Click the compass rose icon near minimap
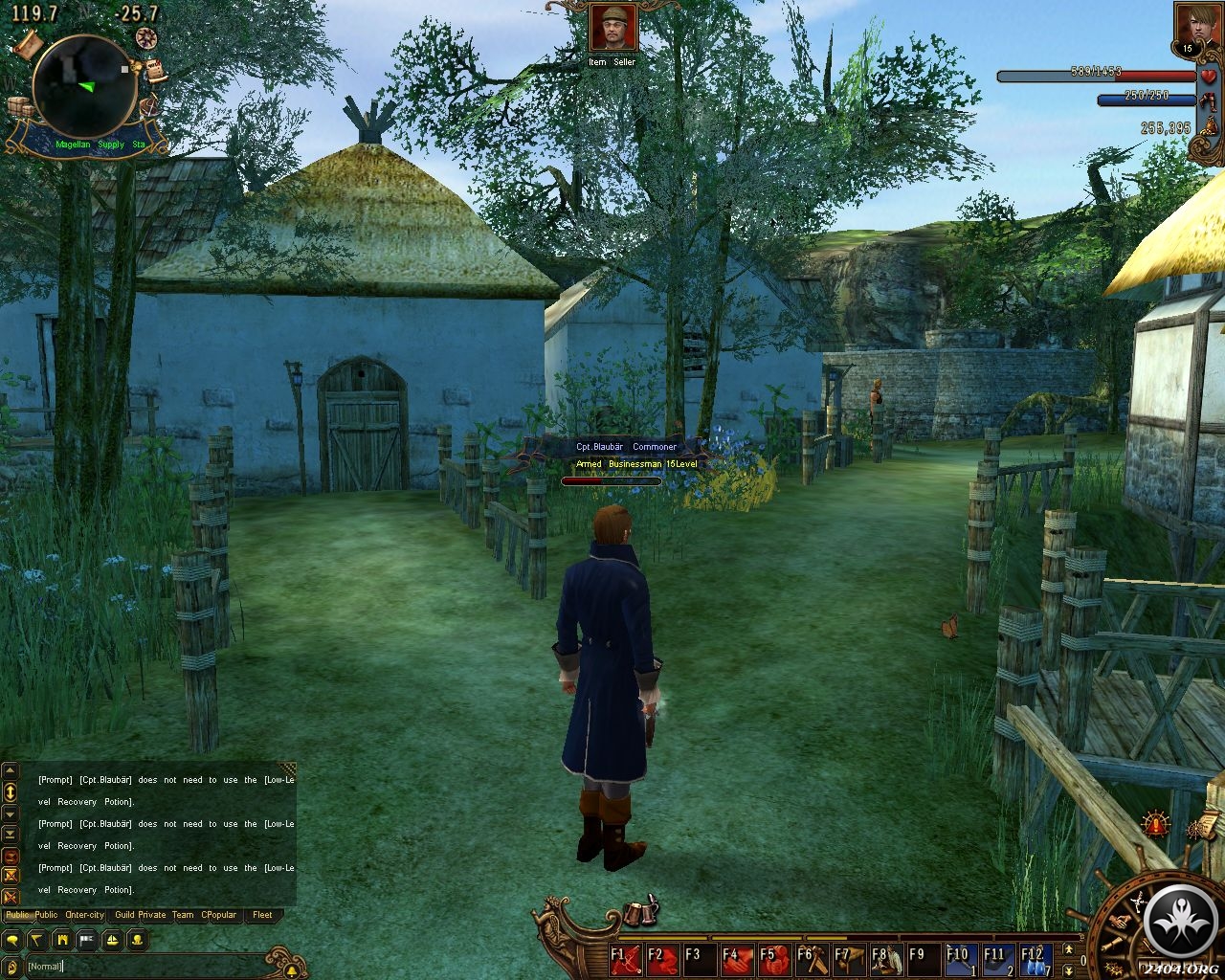 [146, 37]
